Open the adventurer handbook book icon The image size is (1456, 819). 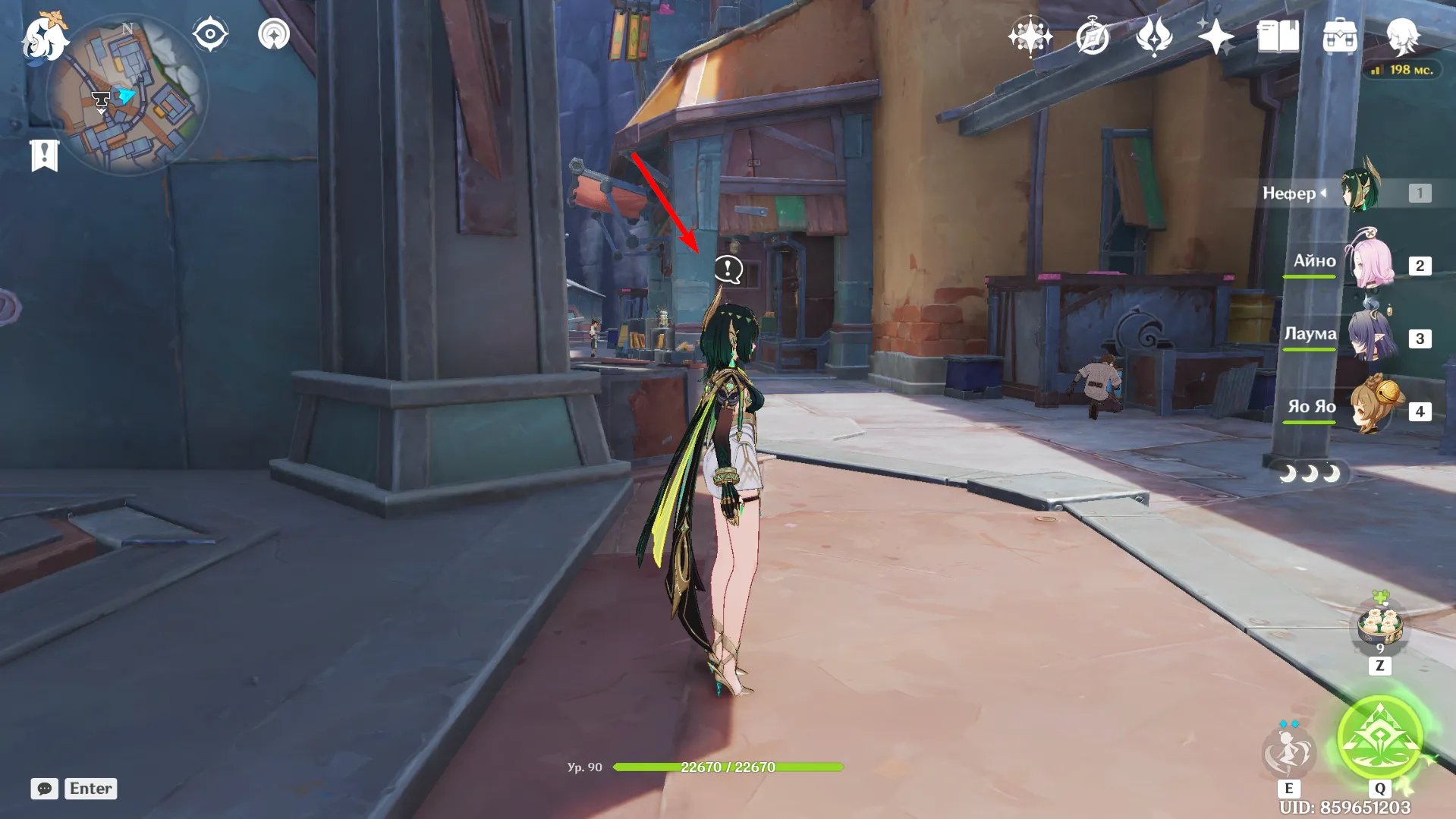1278,36
